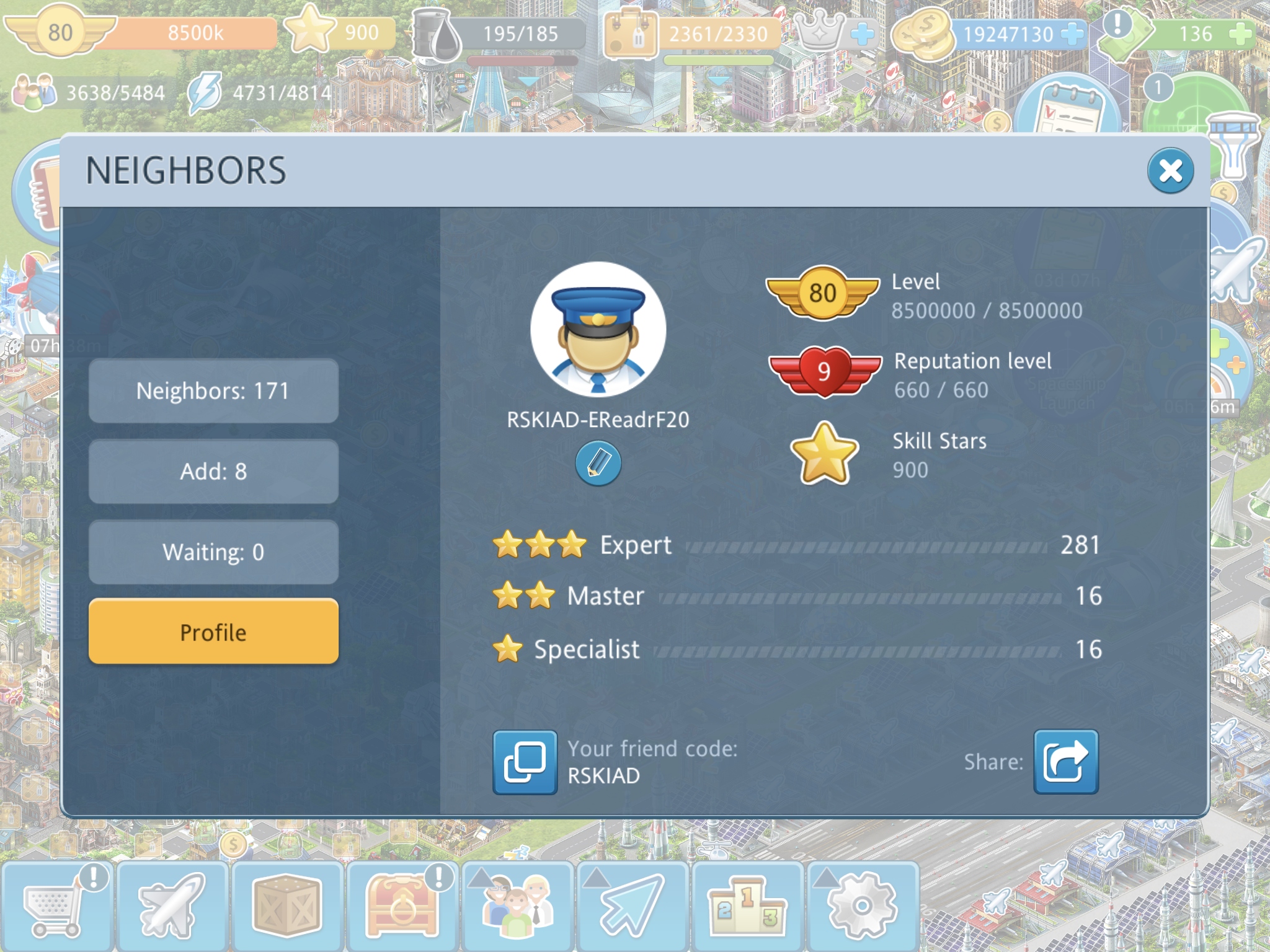Click the player avatar portrait

pos(598,330)
